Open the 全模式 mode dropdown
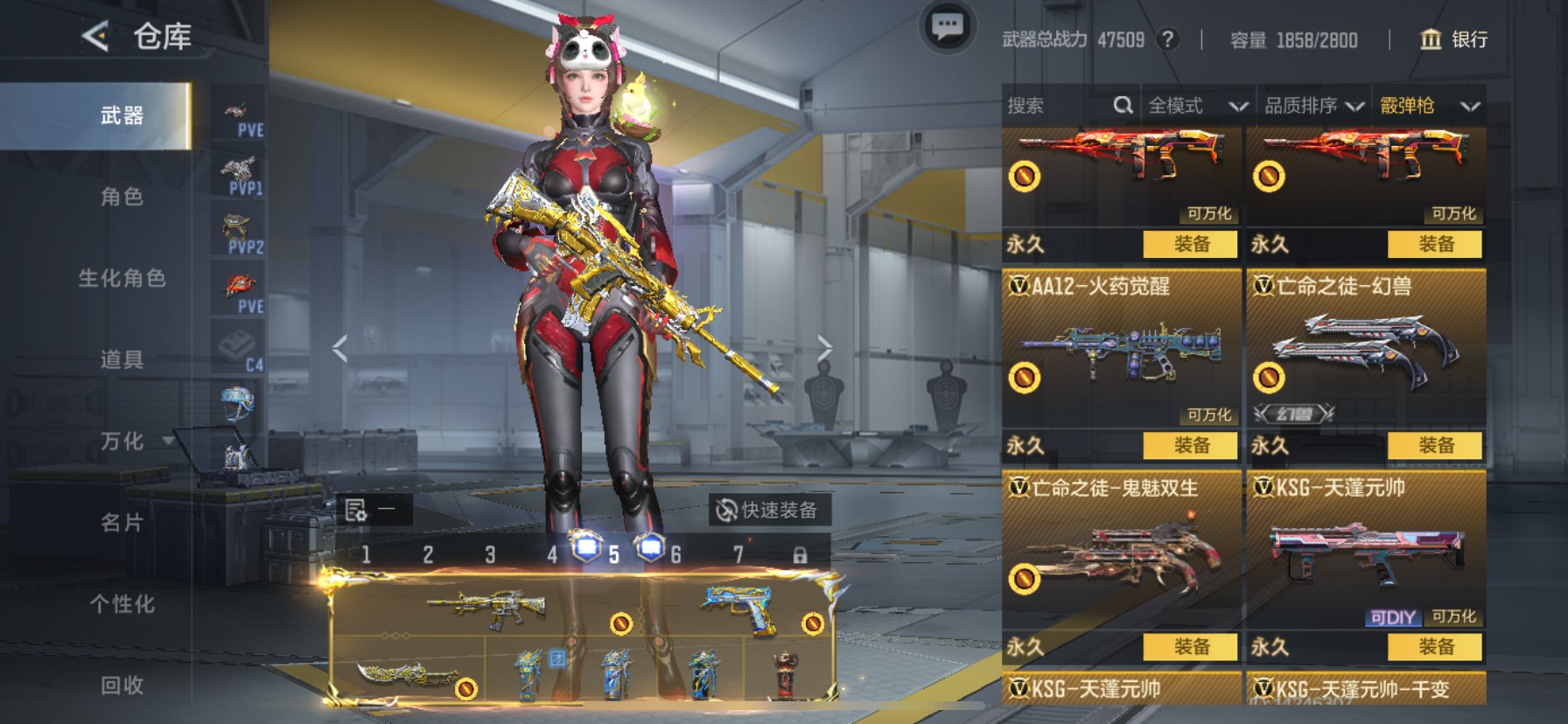Viewport: 1568px width, 724px height. pyautogui.click(x=1197, y=106)
